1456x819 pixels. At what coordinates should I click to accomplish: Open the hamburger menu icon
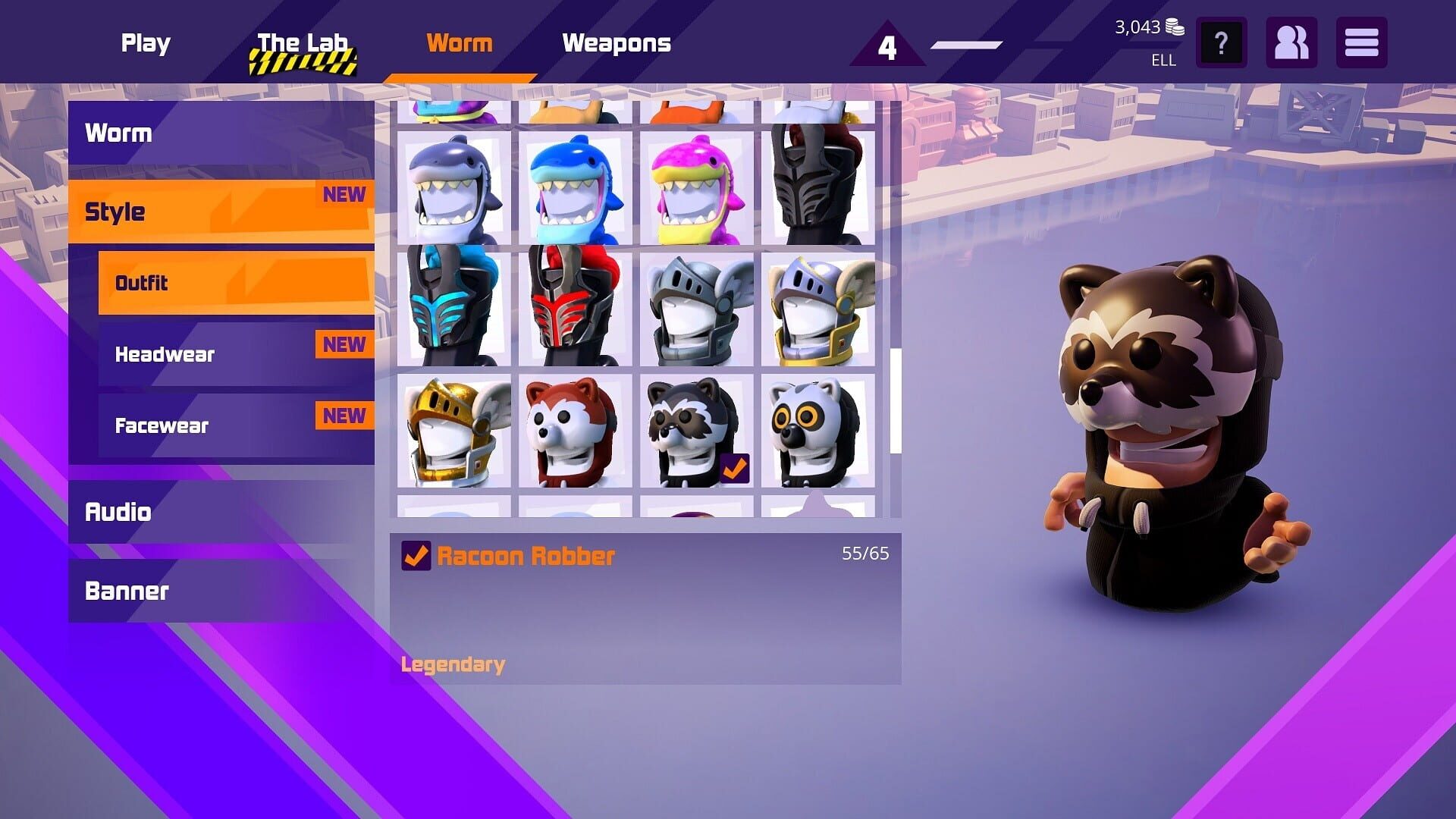click(1361, 43)
